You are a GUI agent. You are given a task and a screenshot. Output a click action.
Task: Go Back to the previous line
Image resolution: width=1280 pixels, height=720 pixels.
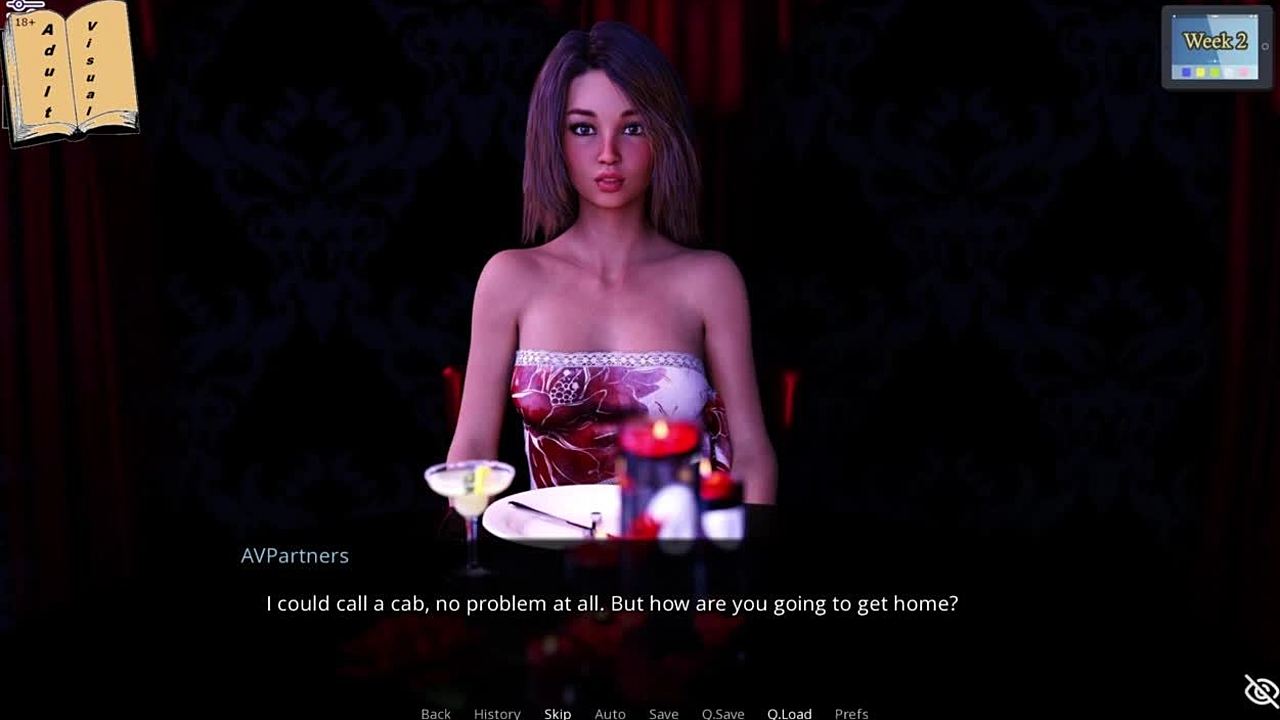click(x=435, y=713)
